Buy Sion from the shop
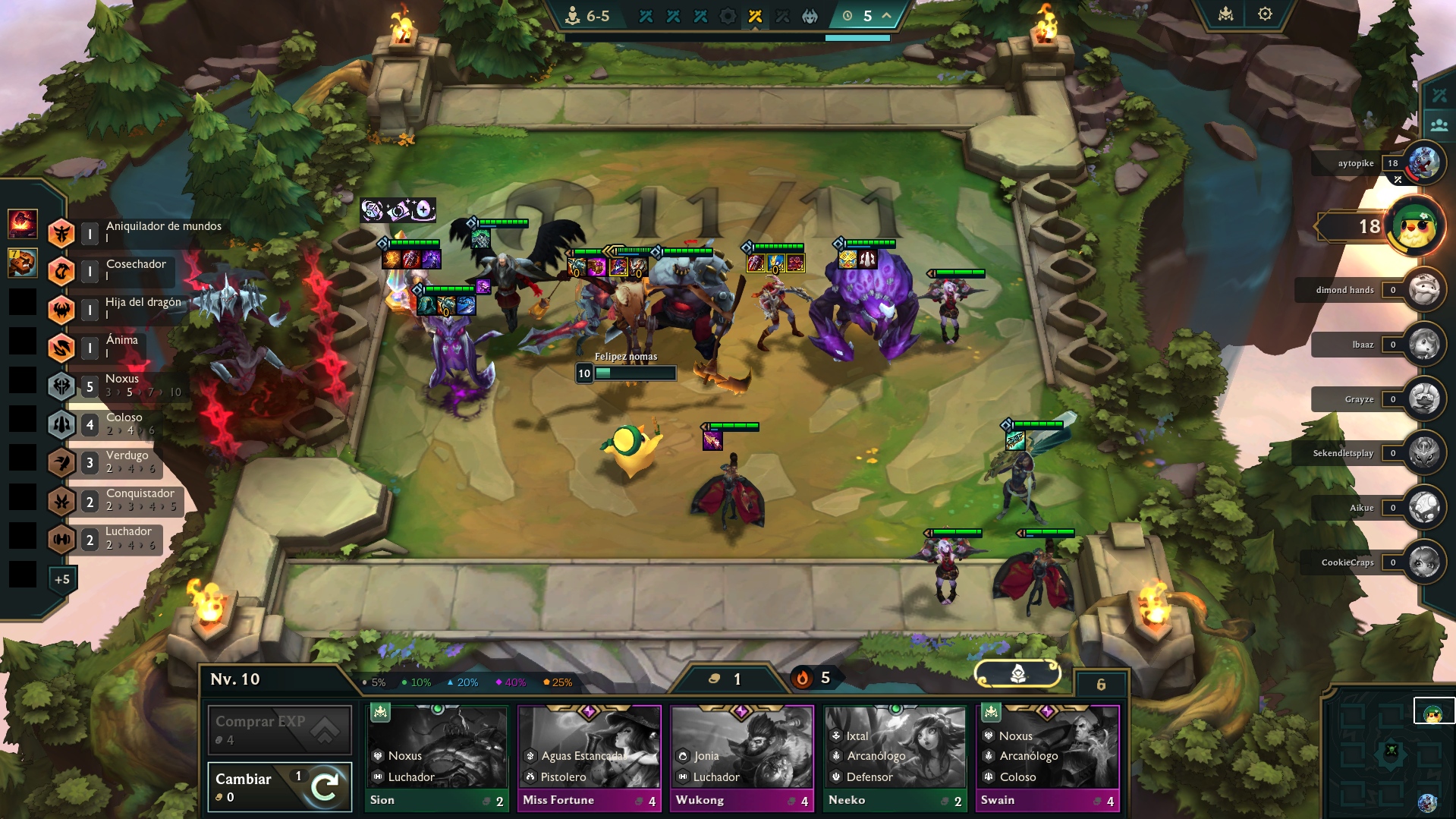 pos(437,758)
